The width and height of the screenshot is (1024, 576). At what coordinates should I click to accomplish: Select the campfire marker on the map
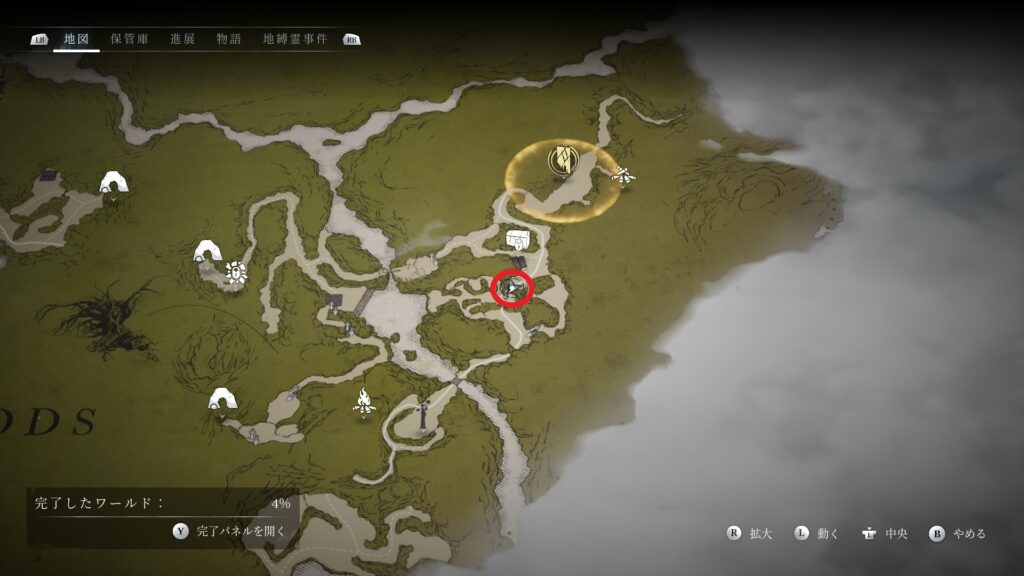pyautogui.click(x=364, y=401)
